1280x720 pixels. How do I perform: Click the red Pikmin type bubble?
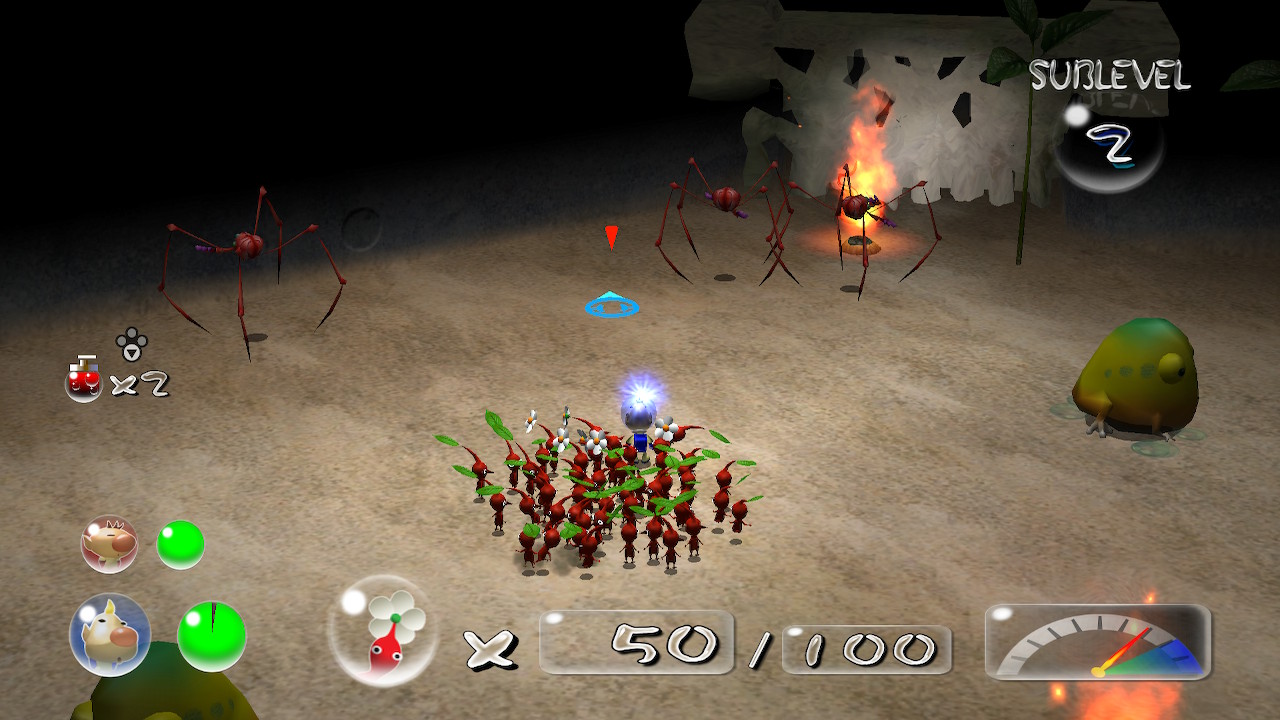tap(383, 631)
